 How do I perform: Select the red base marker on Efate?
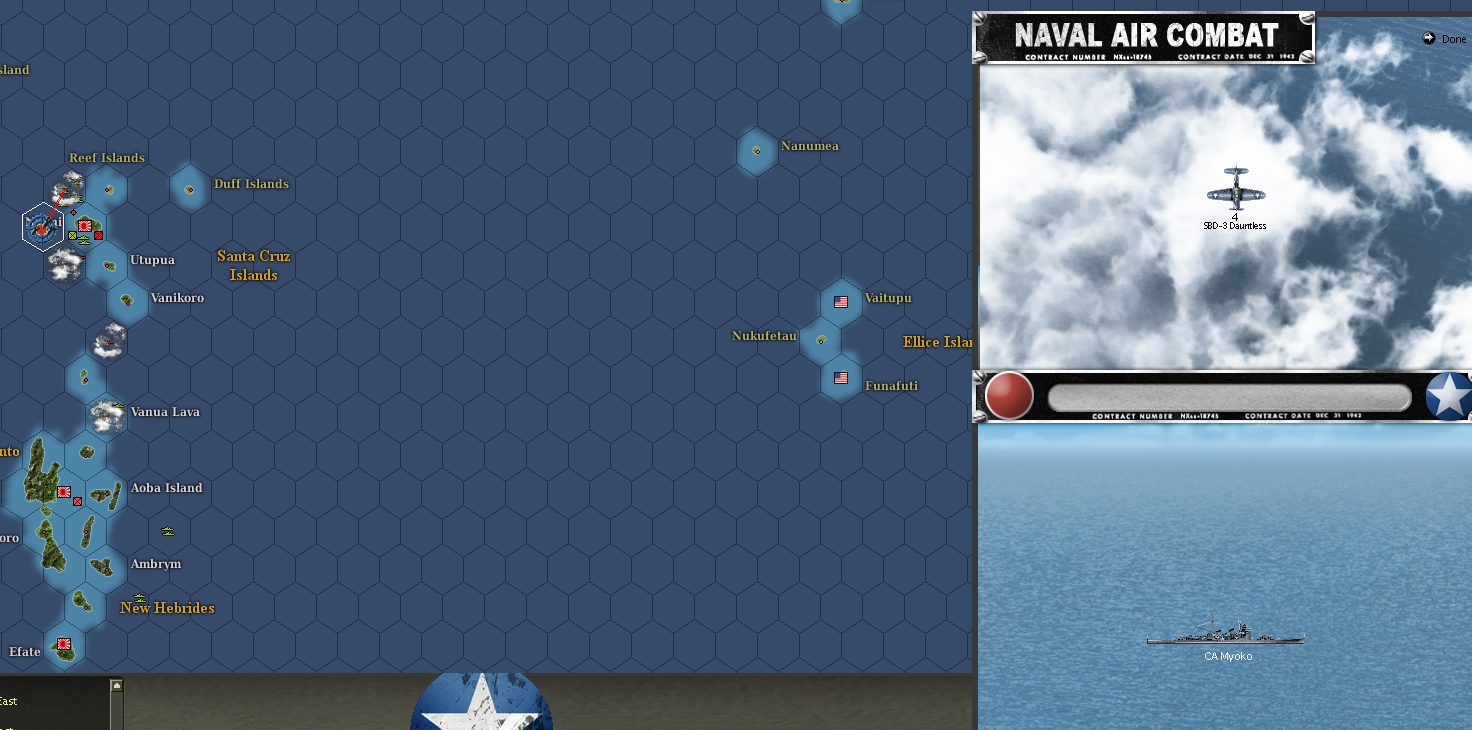pos(63,643)
